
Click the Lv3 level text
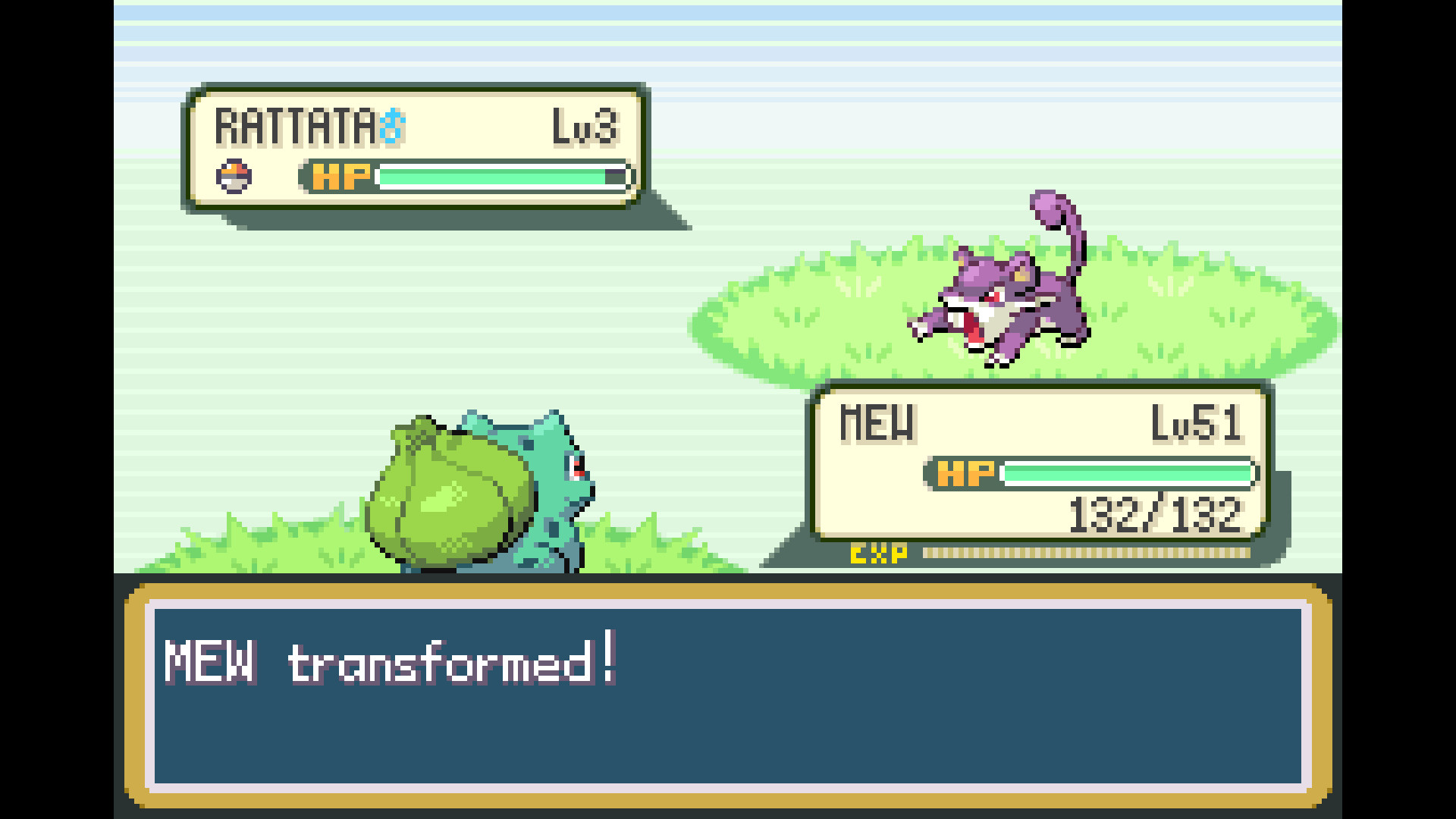tap(585, 127)
